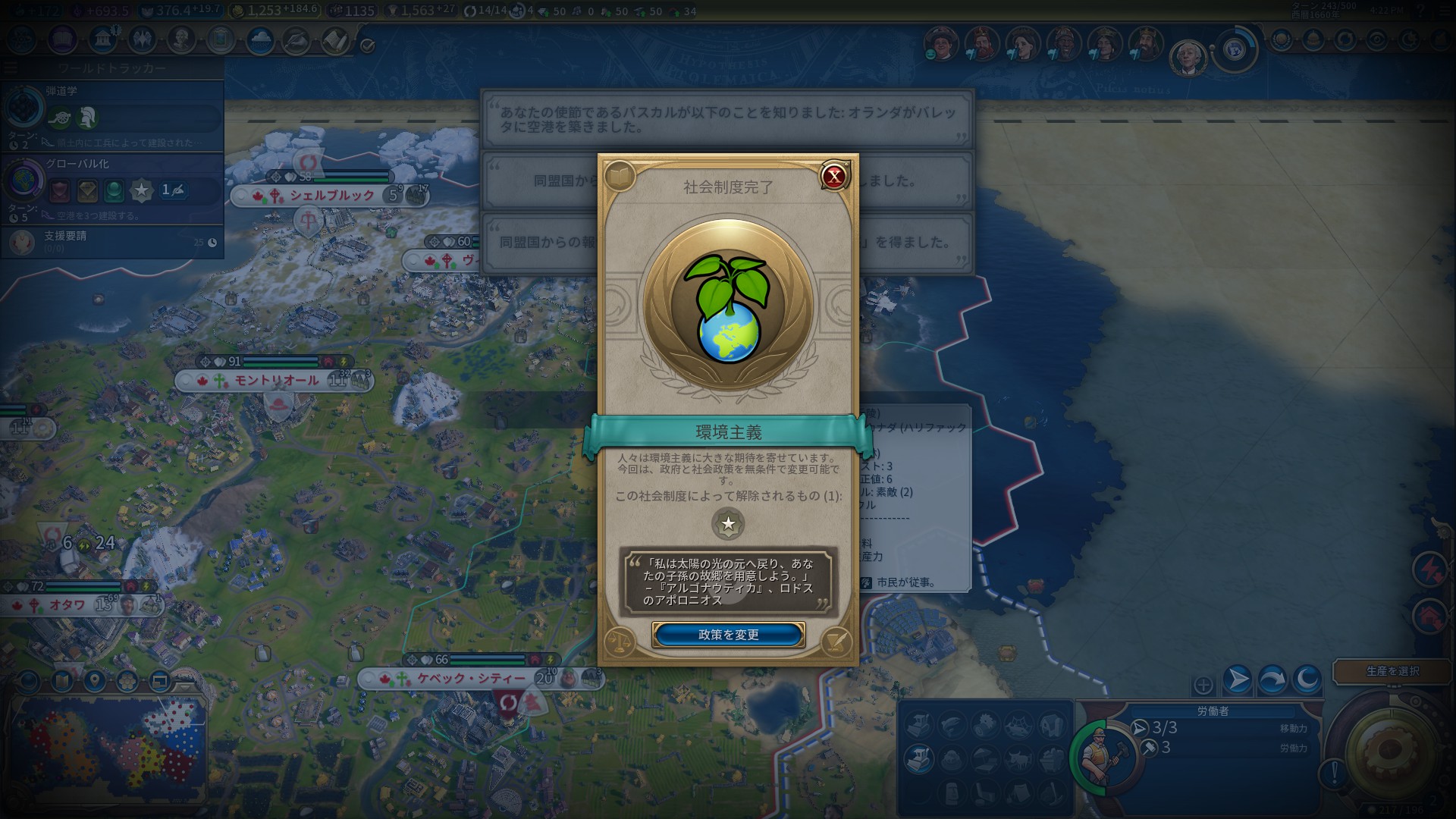
Task: Open the civics tree book icon
Action: [61, 42]
